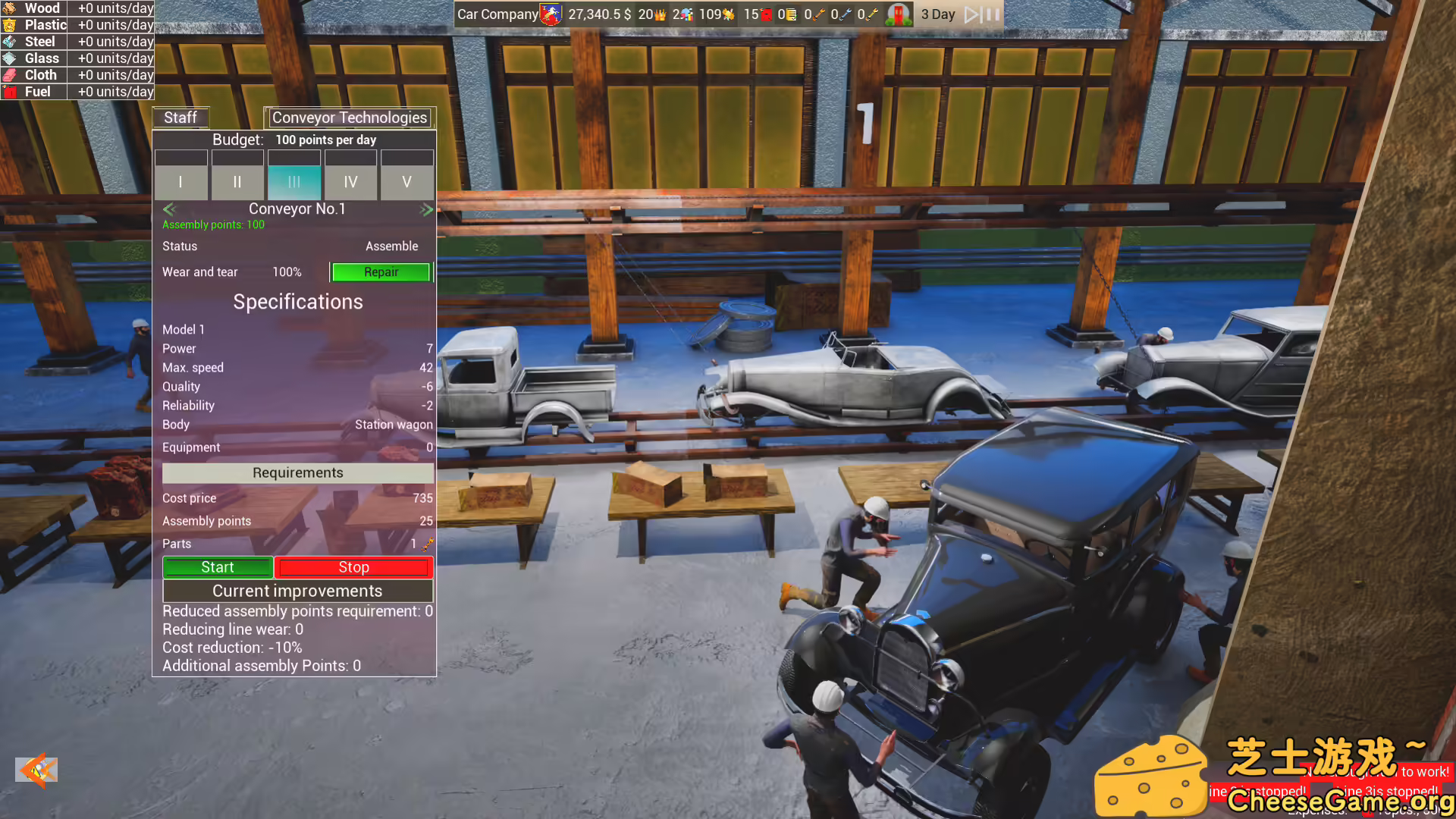Open the Staff tab

click(x=180, y=118)
